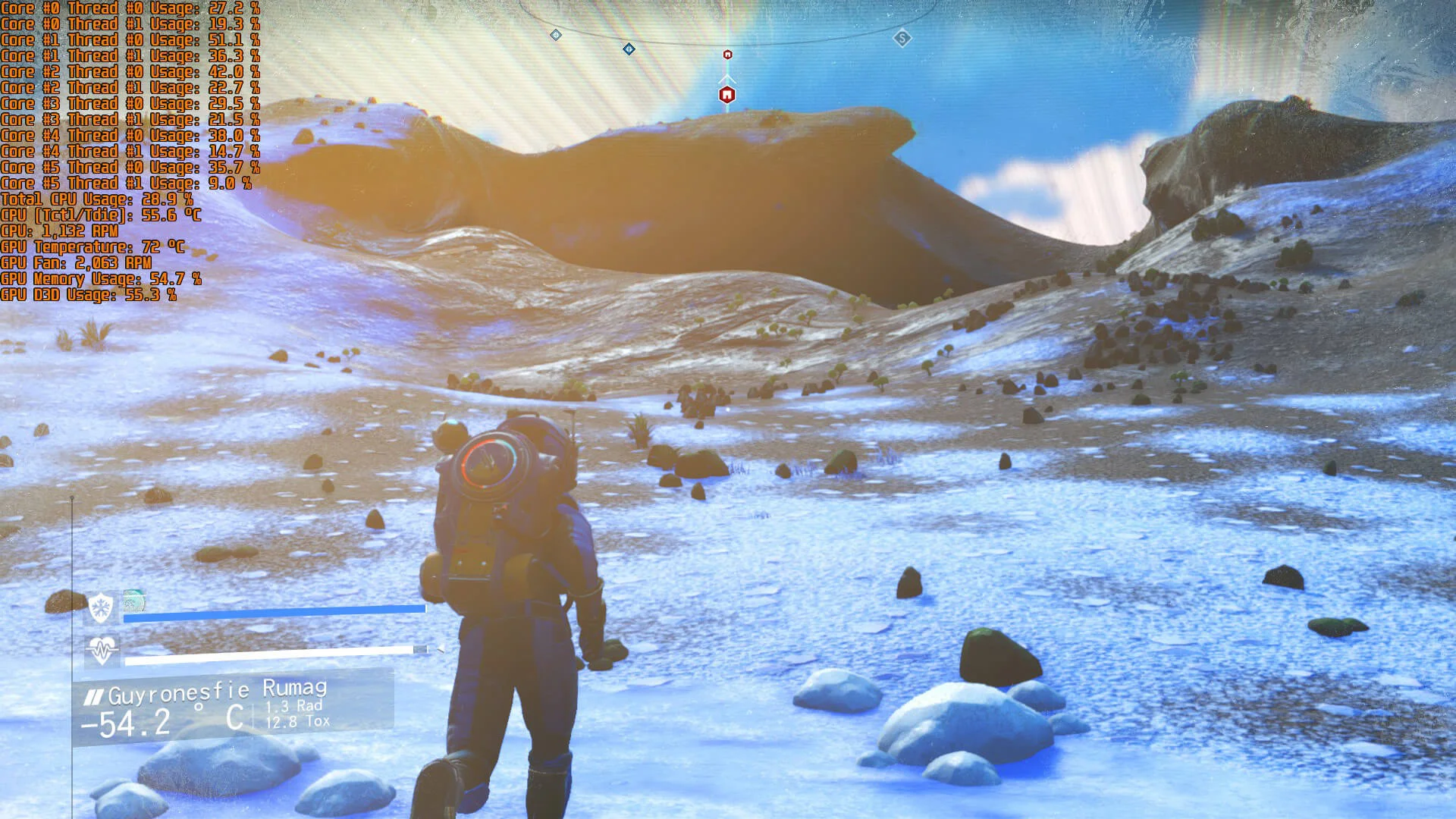Click the S diamond marker on compass

click(902, 38)
